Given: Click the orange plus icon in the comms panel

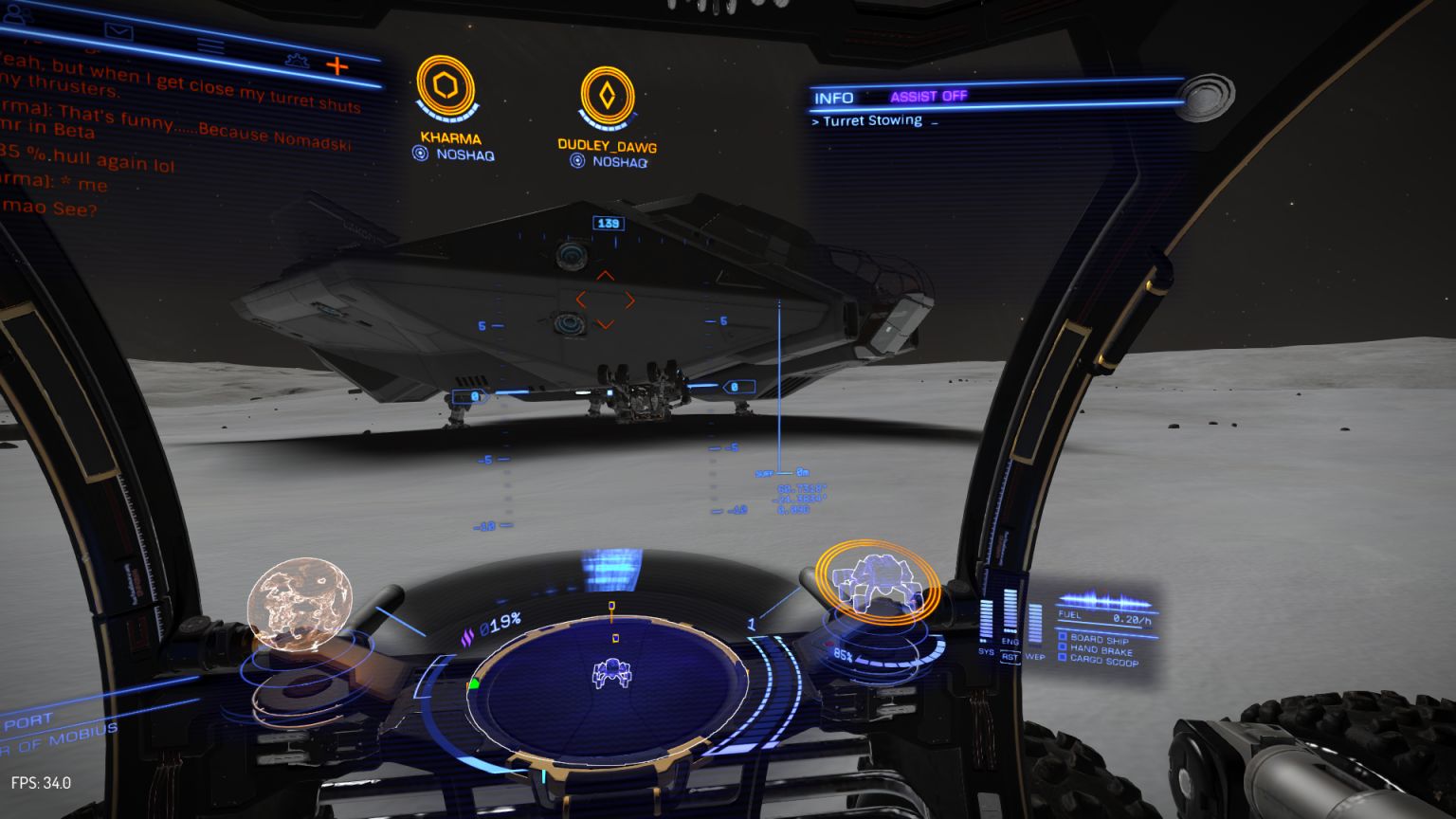Looking at the screenshot, I should (337, 64).
